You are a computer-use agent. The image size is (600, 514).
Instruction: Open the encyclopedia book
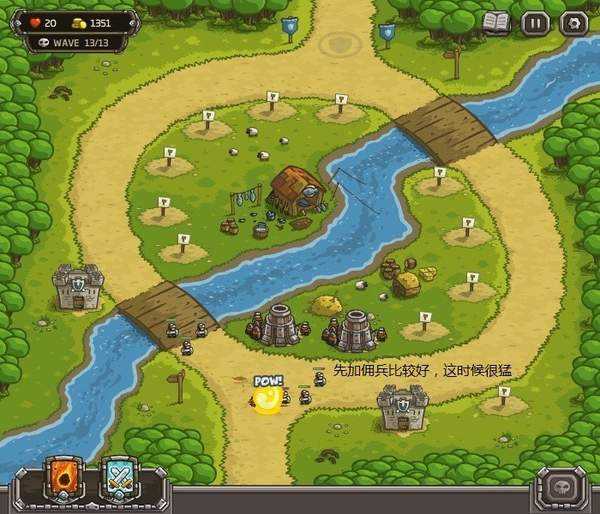click(x=496, y=22)
